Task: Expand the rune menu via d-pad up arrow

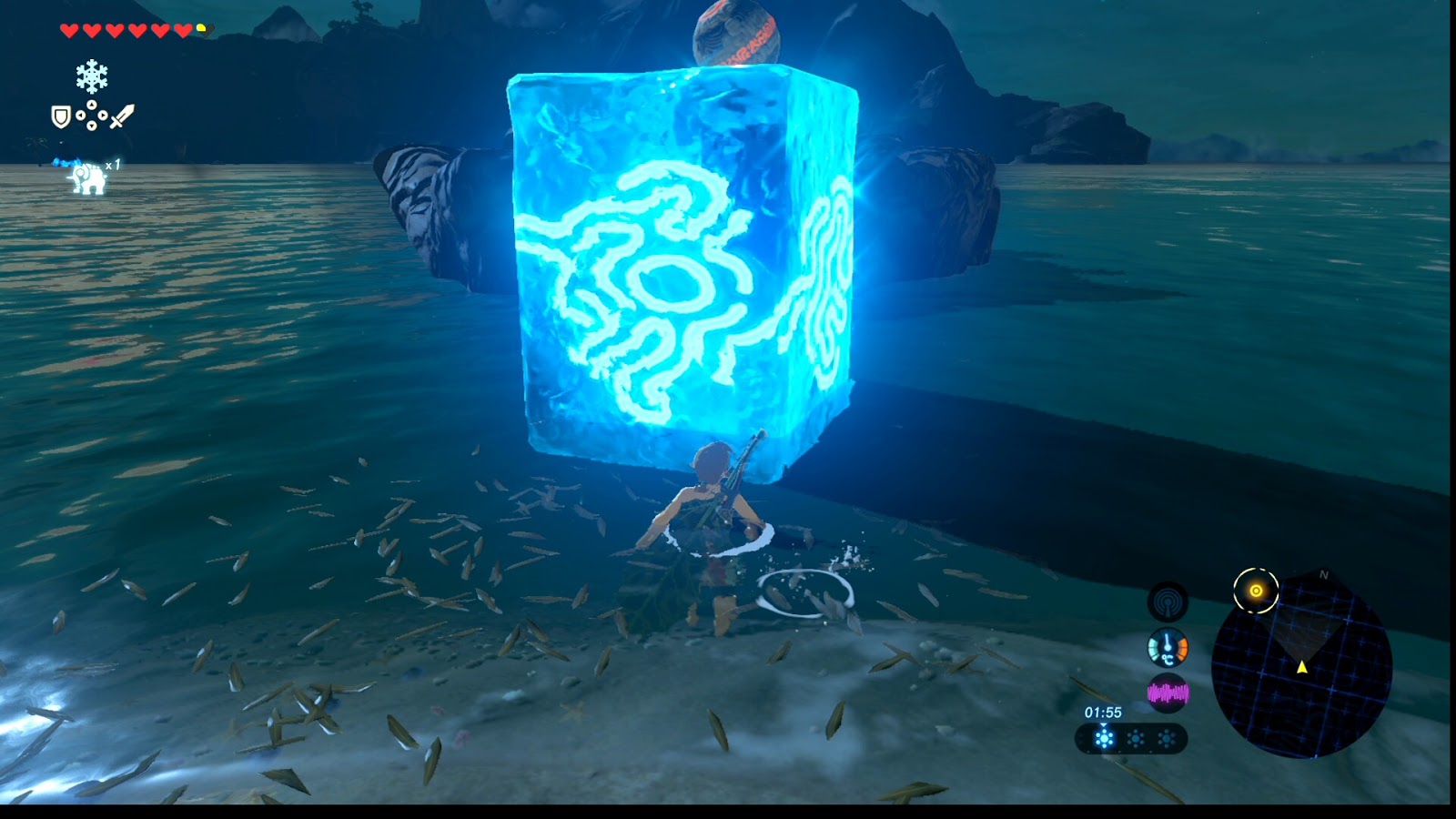Action: point(91,103)
